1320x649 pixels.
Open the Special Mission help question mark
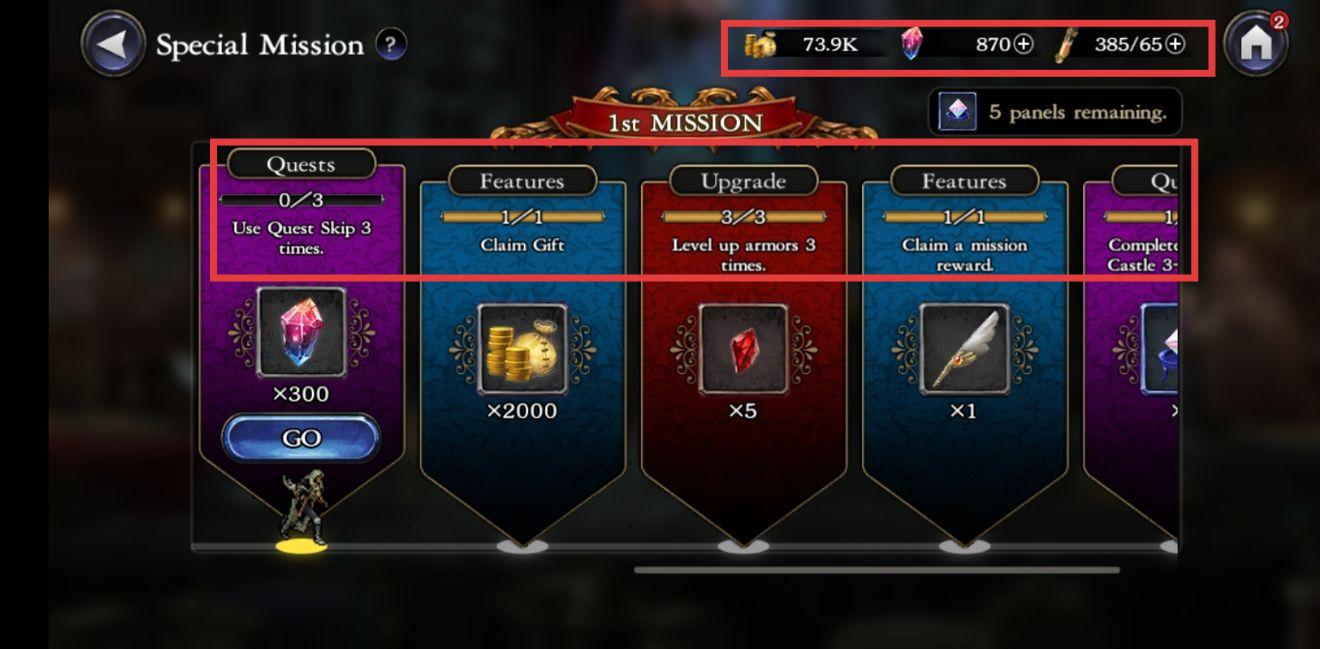coord(390,44)
